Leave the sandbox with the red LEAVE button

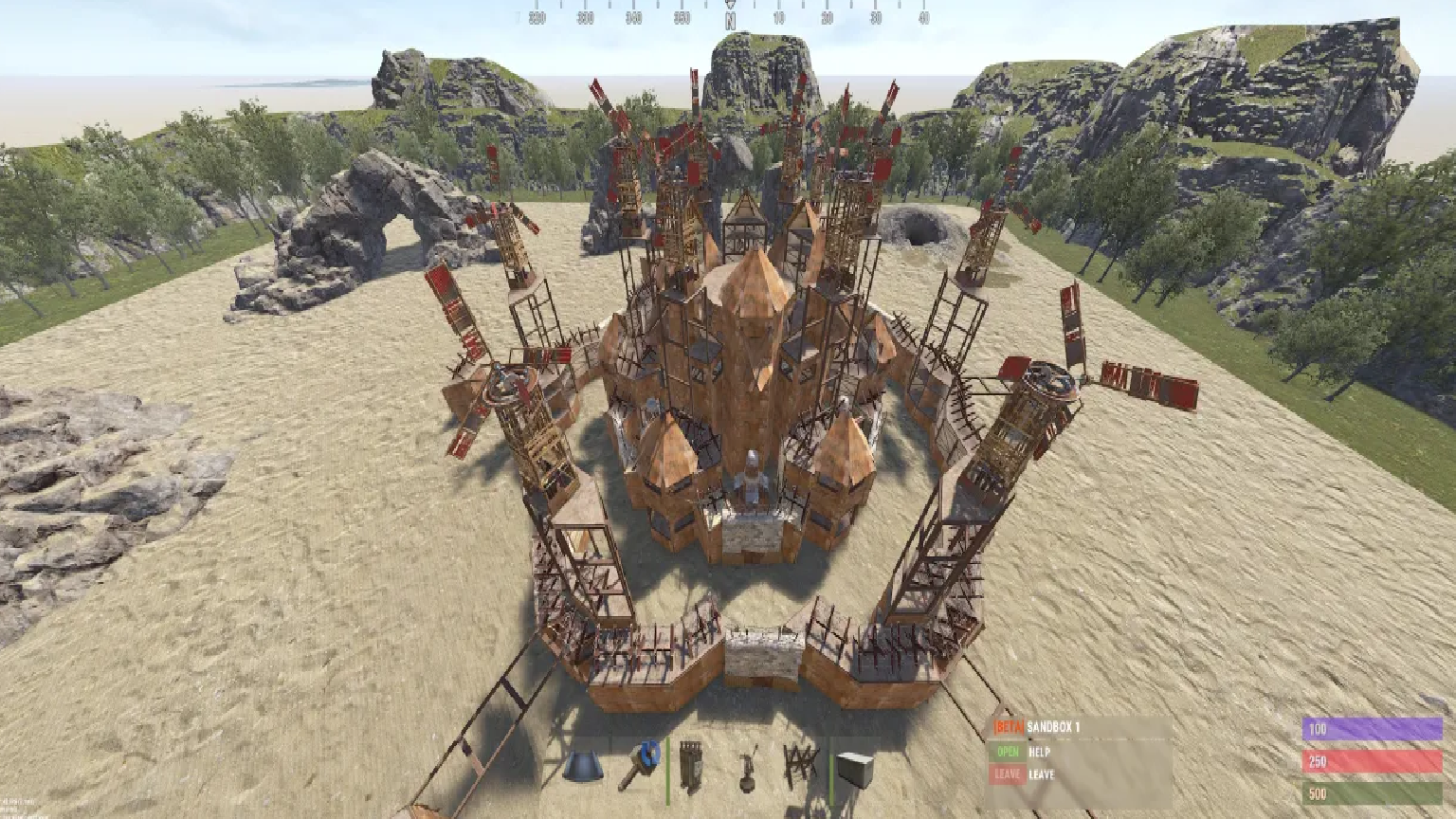(1009, 774)
